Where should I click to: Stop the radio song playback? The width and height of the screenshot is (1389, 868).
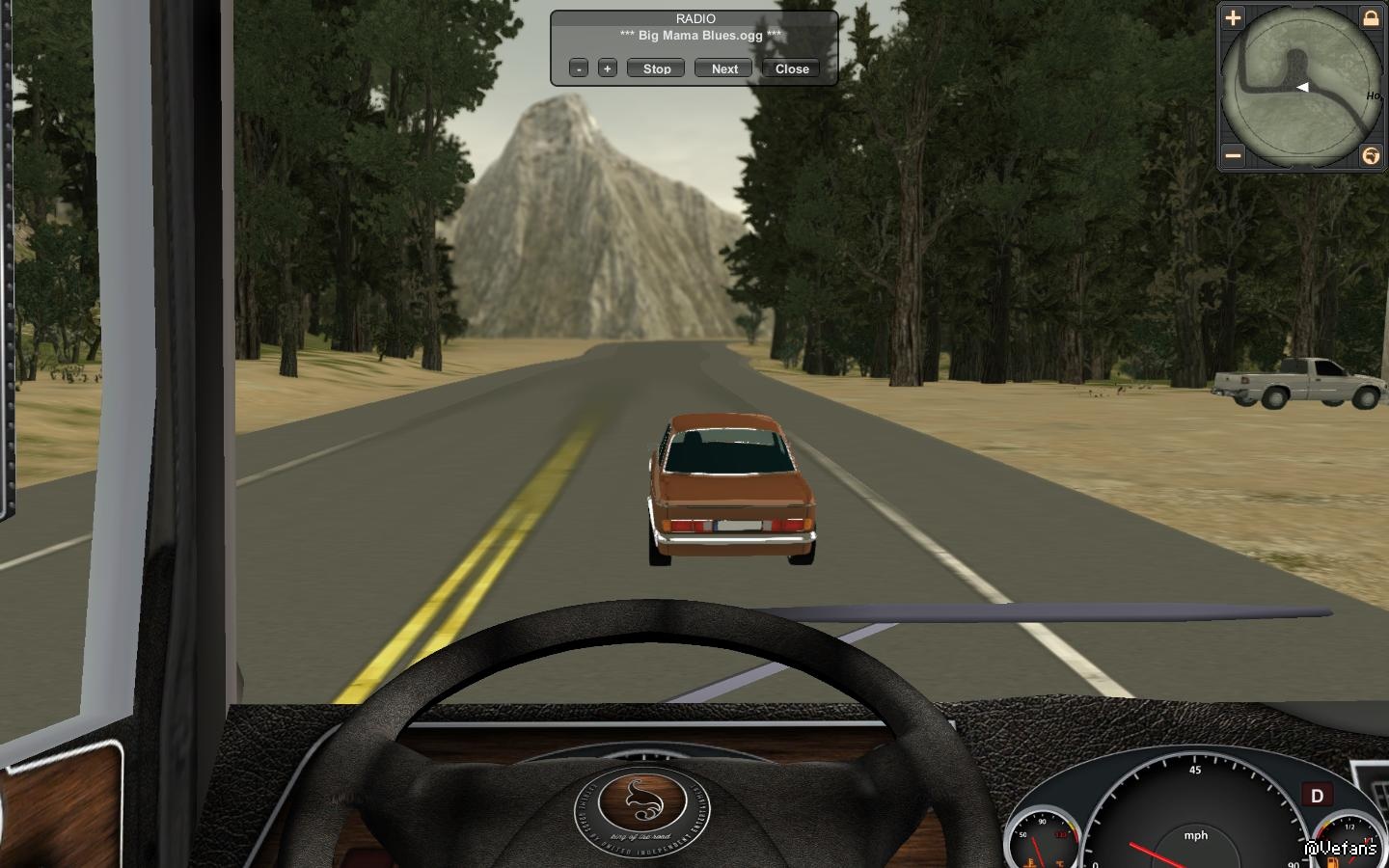coord(656,68)
